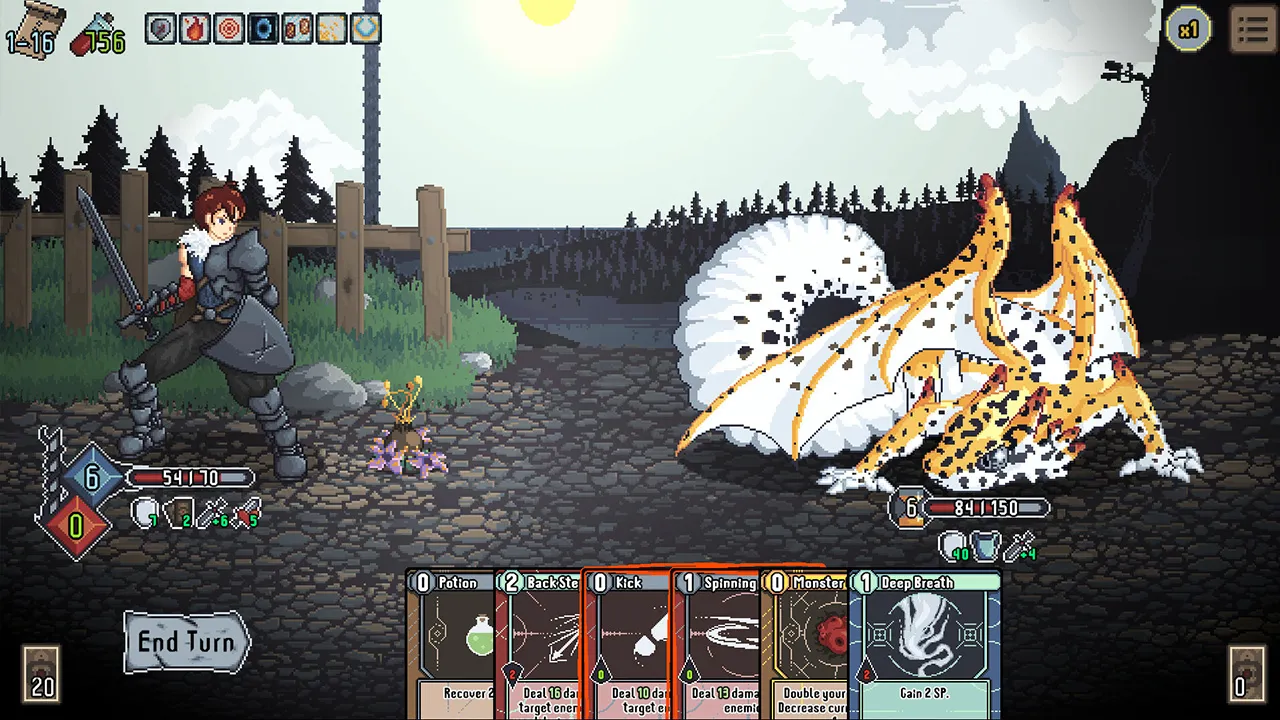Toggle the x1 battle speed multiplier
The image size is (1280, 720).
(1190, 29)
